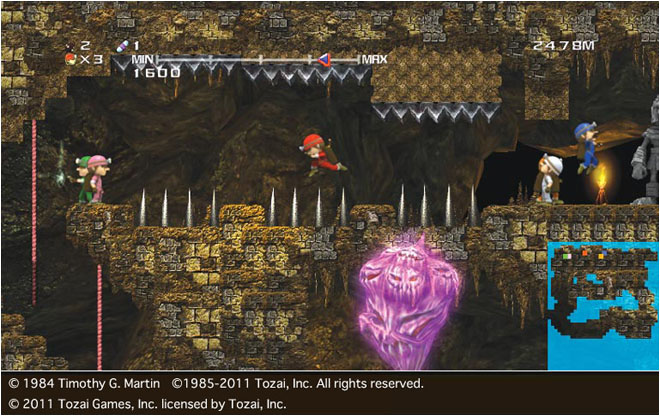660x416 pixels.
Task: Click the spelunker lives icon
Action: pyautogui.click(x=70, y=60)
